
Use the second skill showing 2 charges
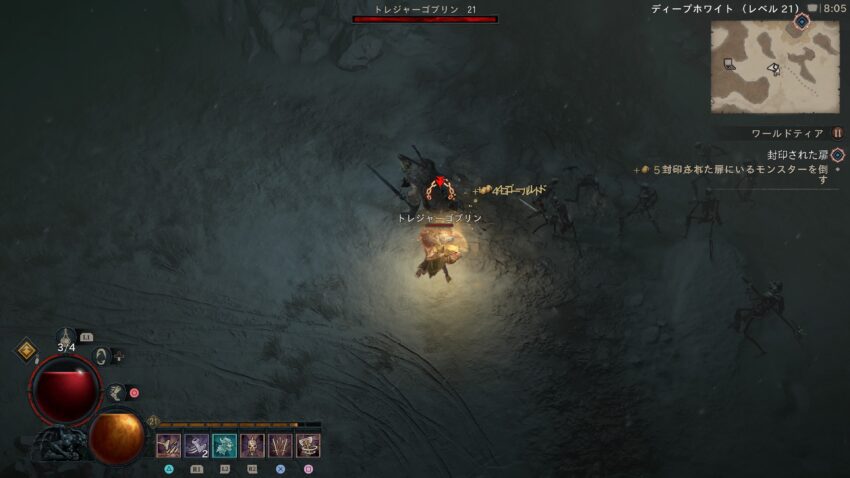point(196,446)
